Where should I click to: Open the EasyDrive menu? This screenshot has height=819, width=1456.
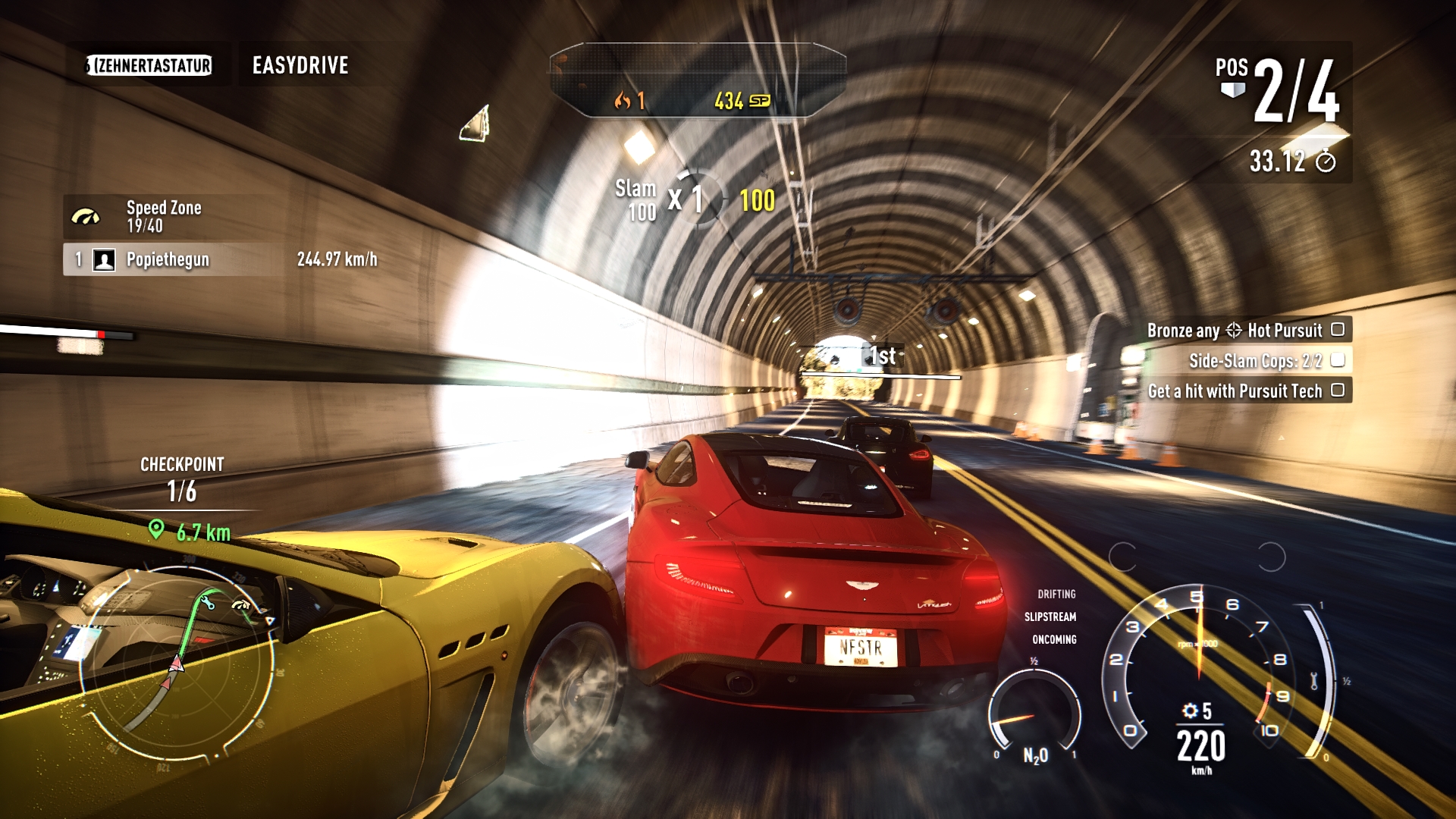click(x=300, y=65)
